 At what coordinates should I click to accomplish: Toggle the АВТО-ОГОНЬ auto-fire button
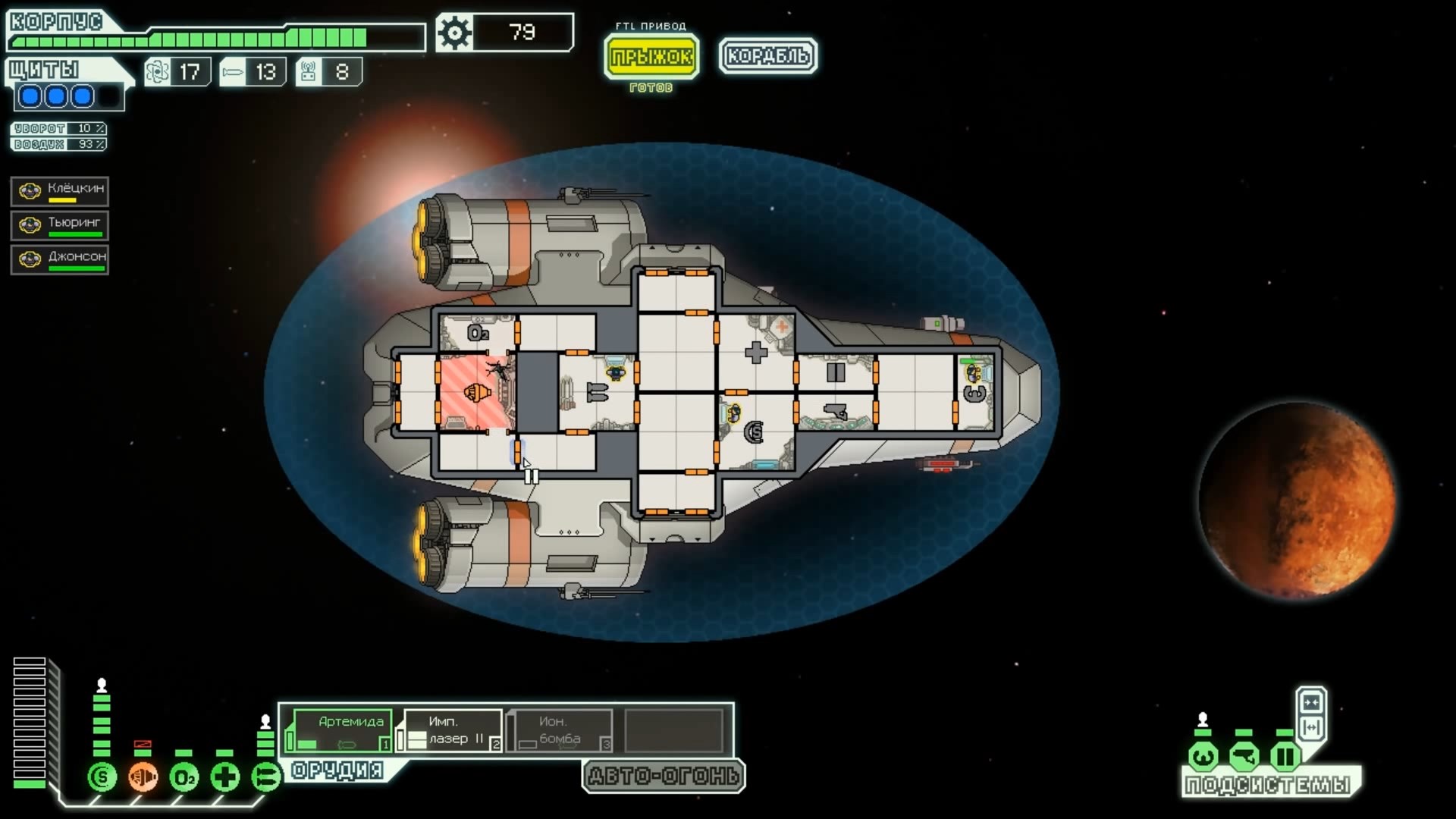[x=664, y=776]
